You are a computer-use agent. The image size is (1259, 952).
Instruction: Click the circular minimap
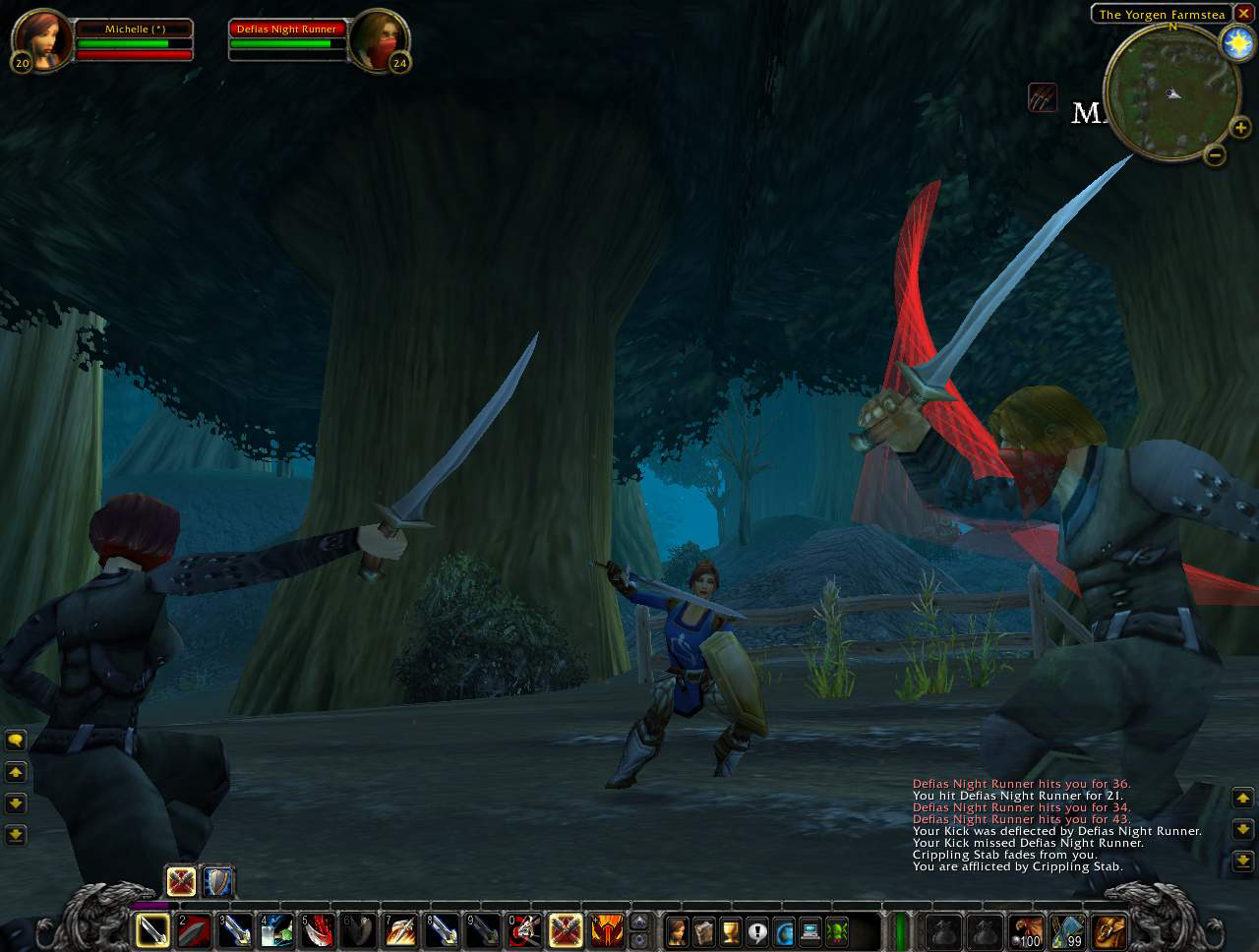pyautogui.click(x=1170, y=92)
